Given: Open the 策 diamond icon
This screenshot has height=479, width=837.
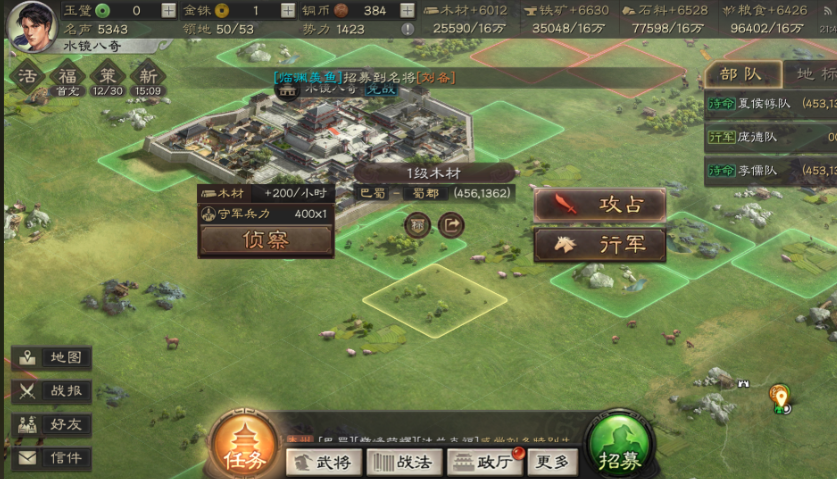Looking at the screenshot, I should [107, 76].
